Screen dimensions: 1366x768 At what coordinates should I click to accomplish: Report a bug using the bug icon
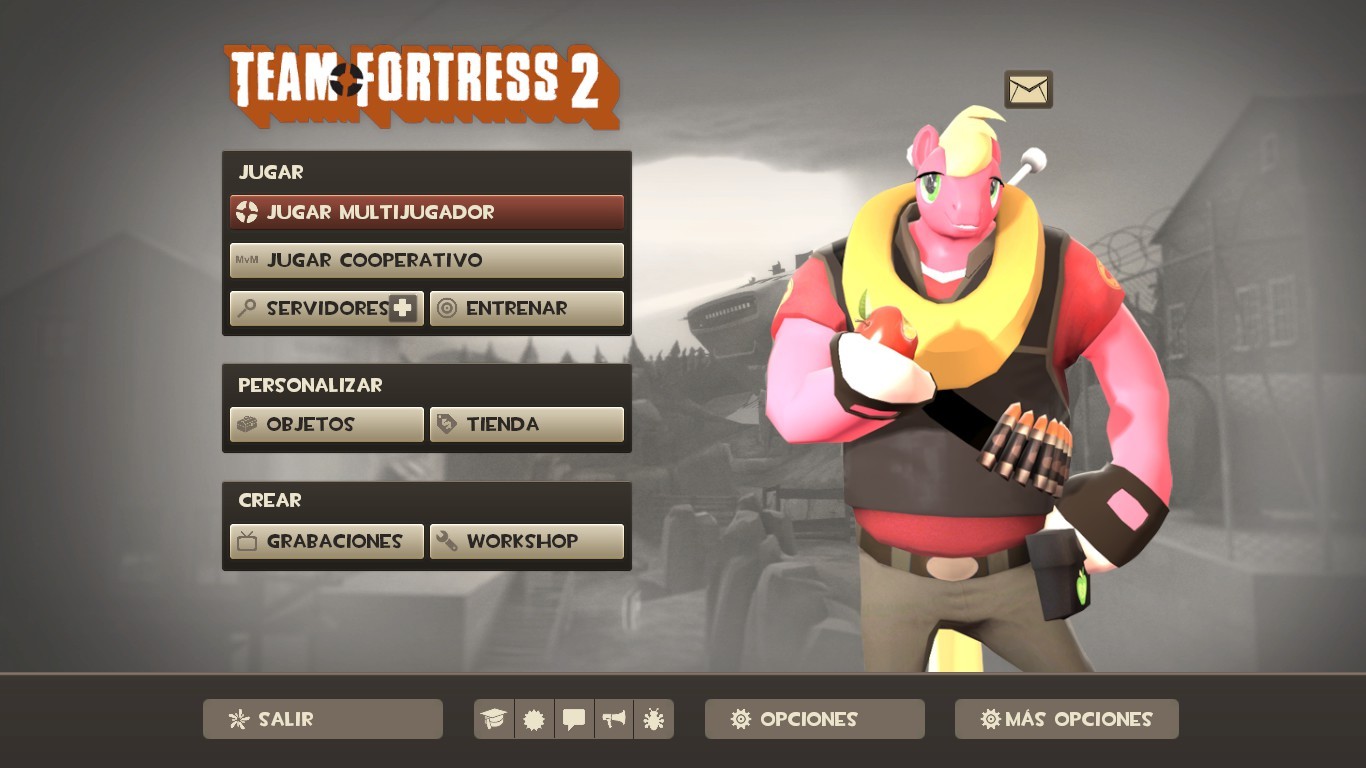coord(654,719)
